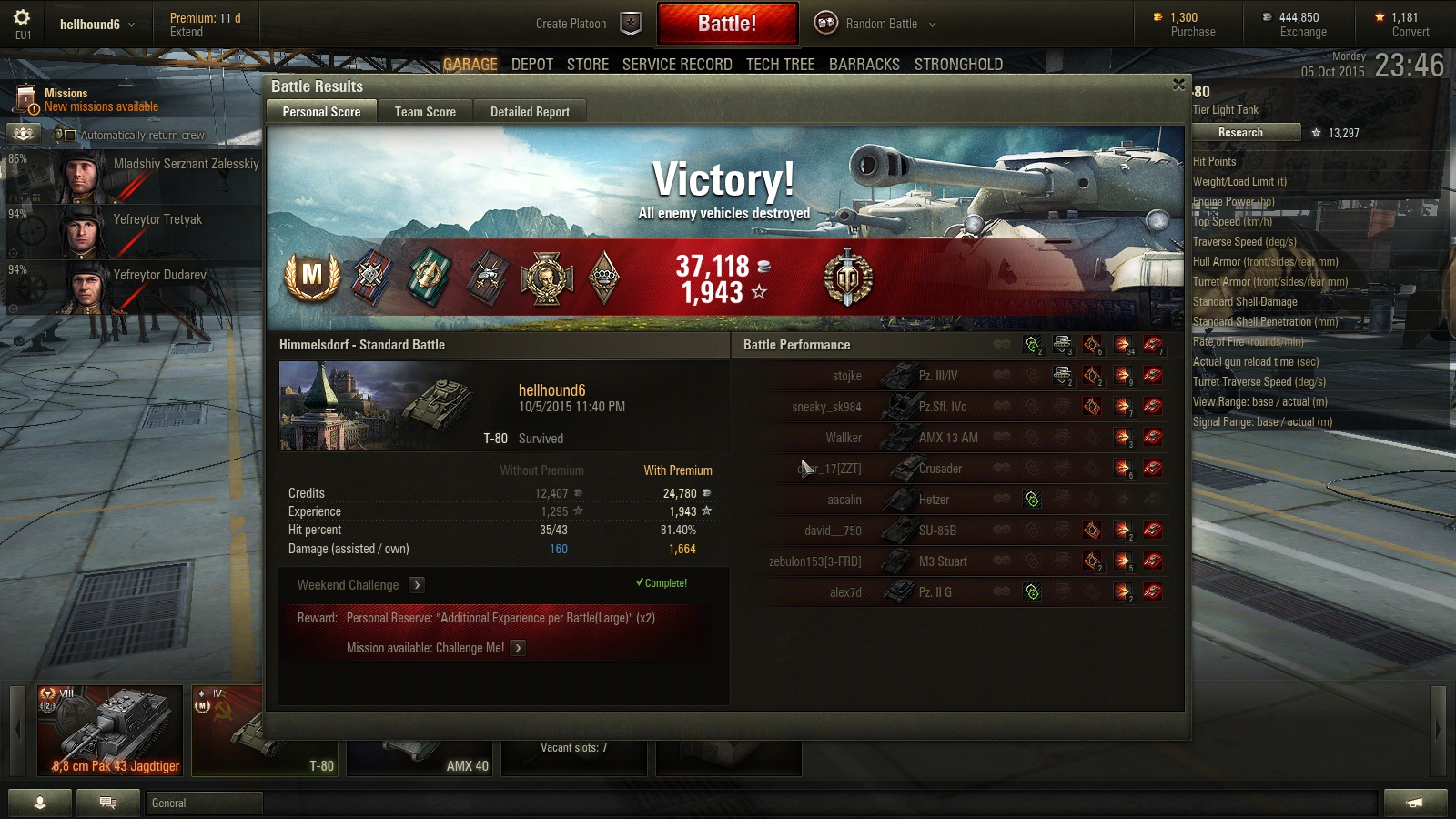Start a battle with the red Battle! button
Image resolution: width=1456 pixels, height=819 pixels.
coord(727,24)
